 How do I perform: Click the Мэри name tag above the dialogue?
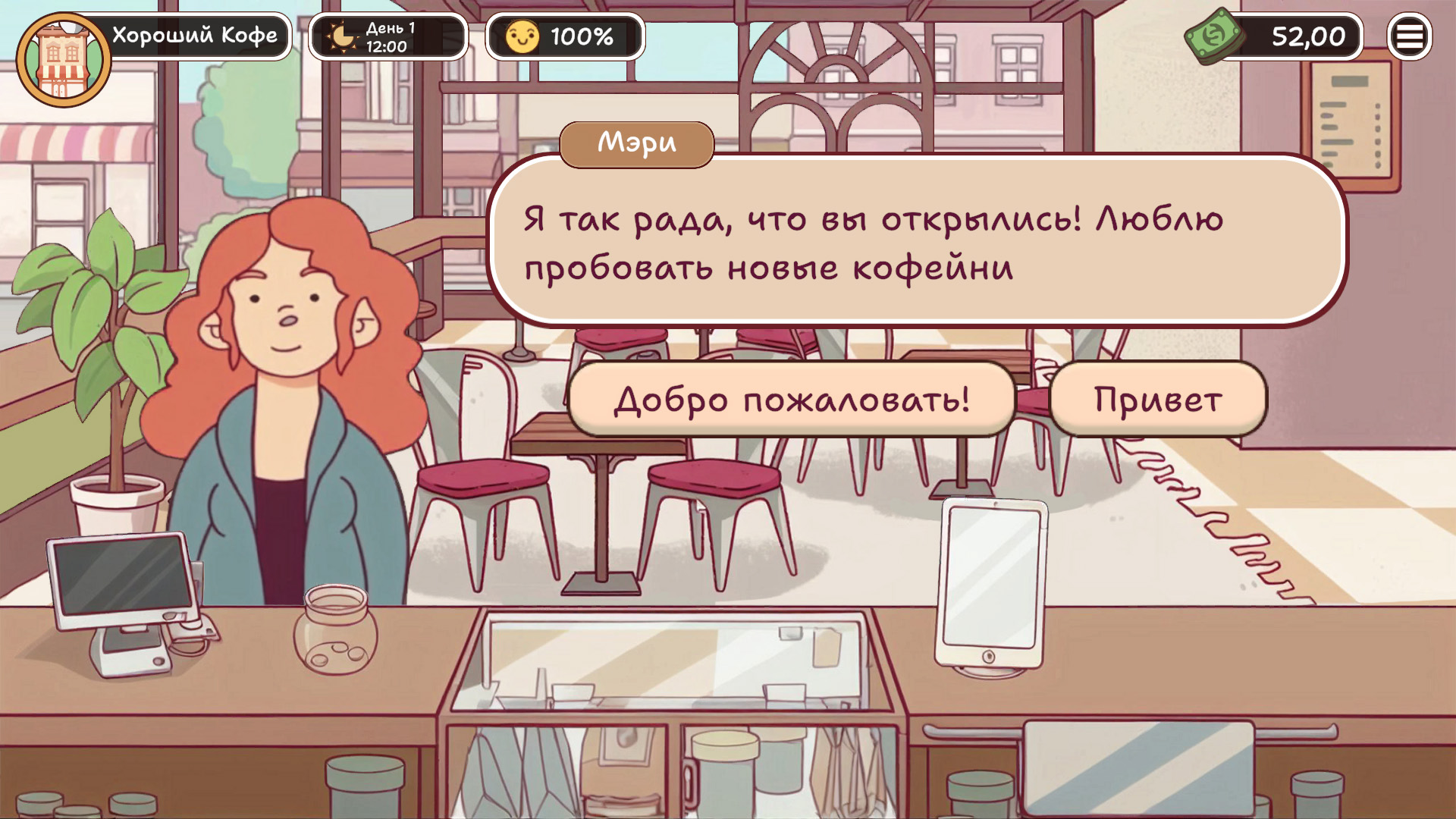(x=638, y=143)
